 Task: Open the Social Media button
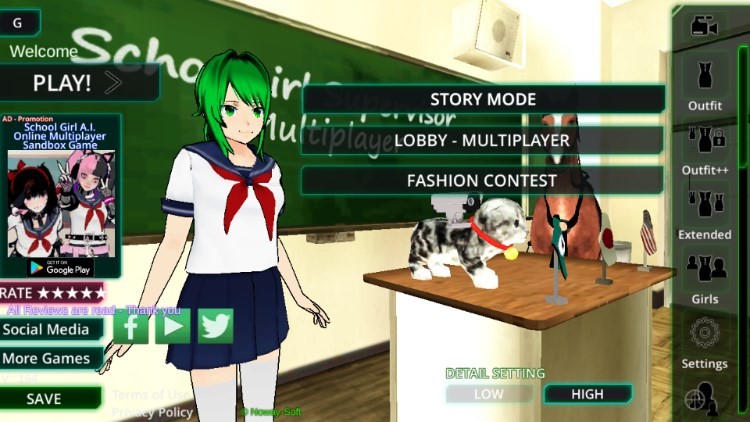coord(49,329)
